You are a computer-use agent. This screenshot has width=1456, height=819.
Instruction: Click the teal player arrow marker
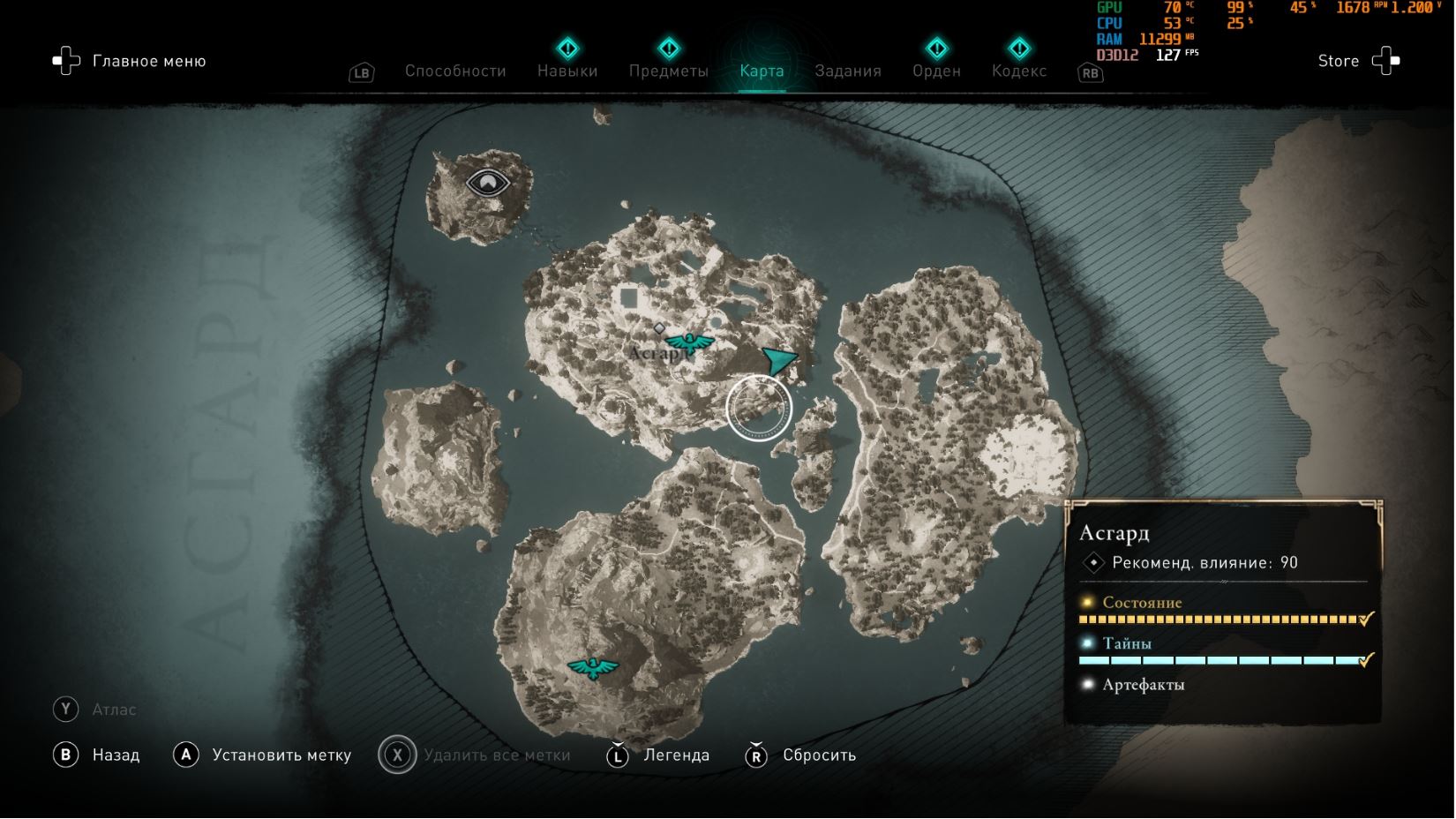tap(778, 359)
